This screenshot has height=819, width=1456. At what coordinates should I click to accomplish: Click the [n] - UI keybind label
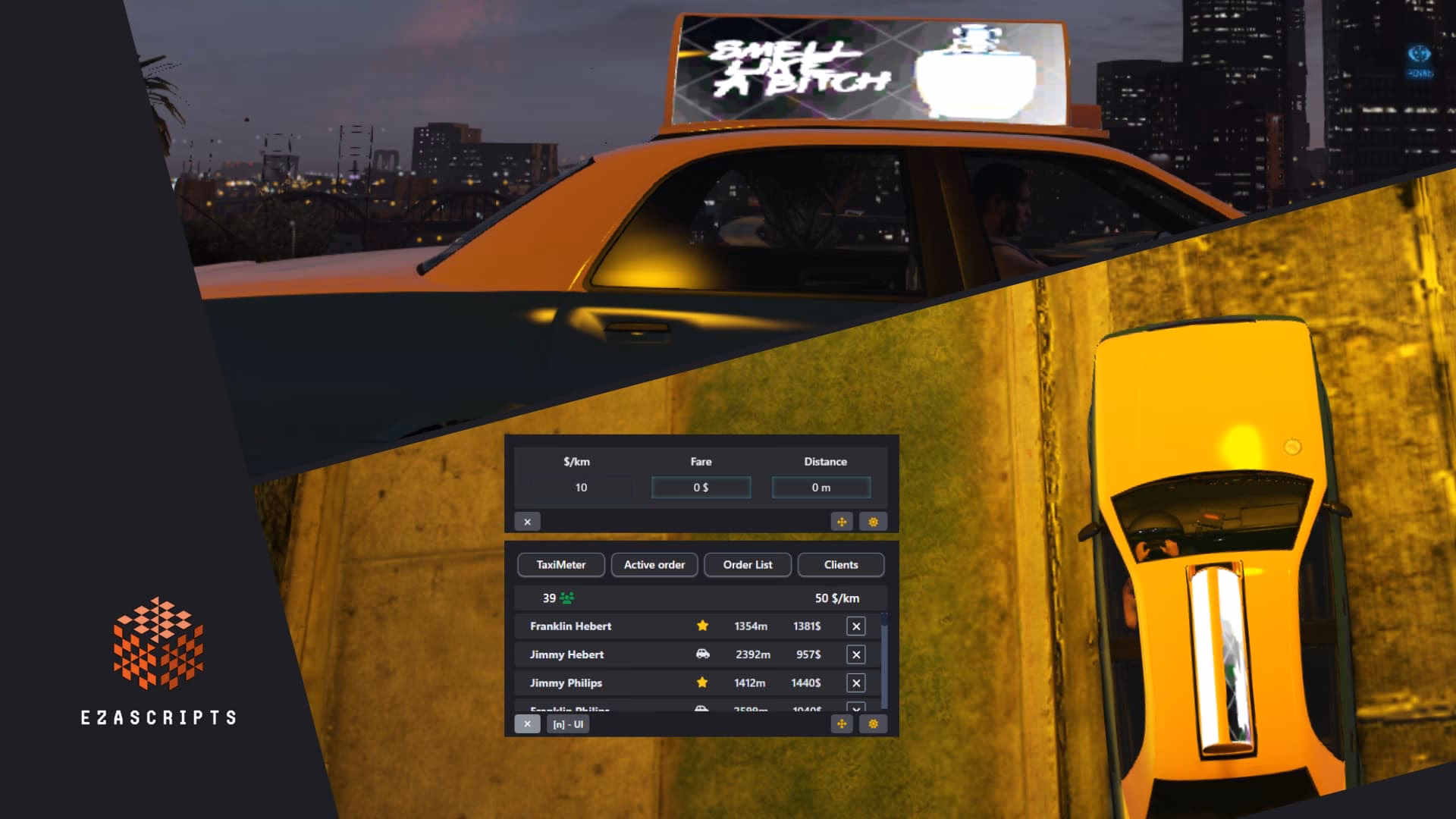[568, 724]
